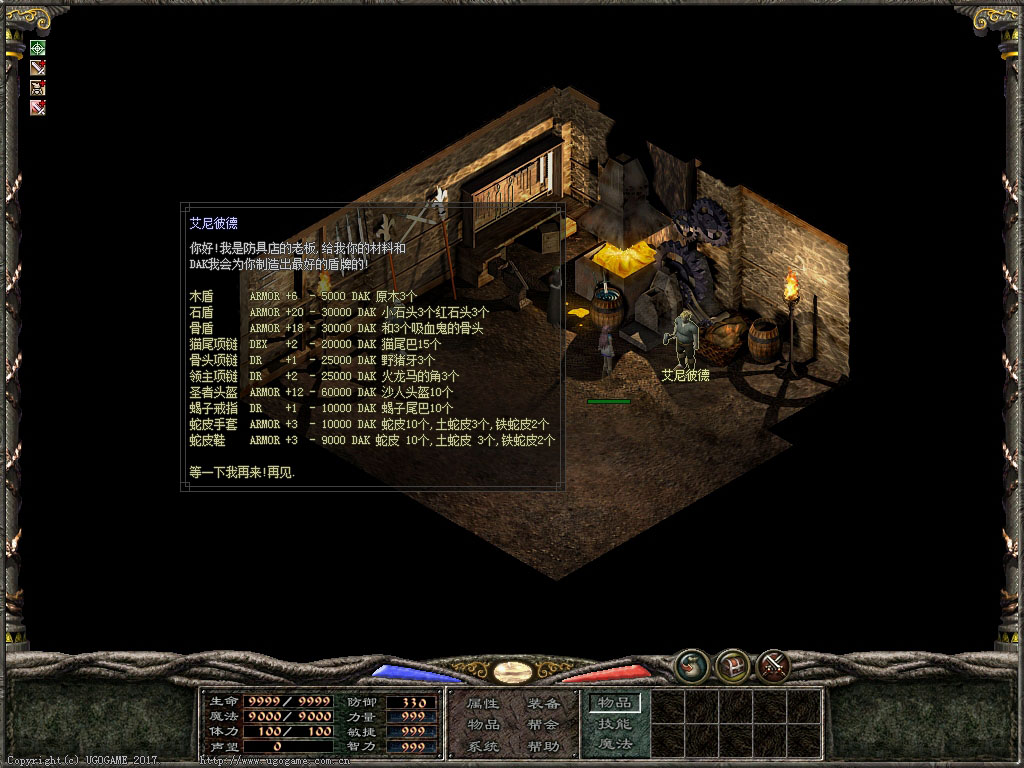Click the treasure chest round button
Image resolution: width=1024 pixels, height=768 pixels.
point(733,664)
